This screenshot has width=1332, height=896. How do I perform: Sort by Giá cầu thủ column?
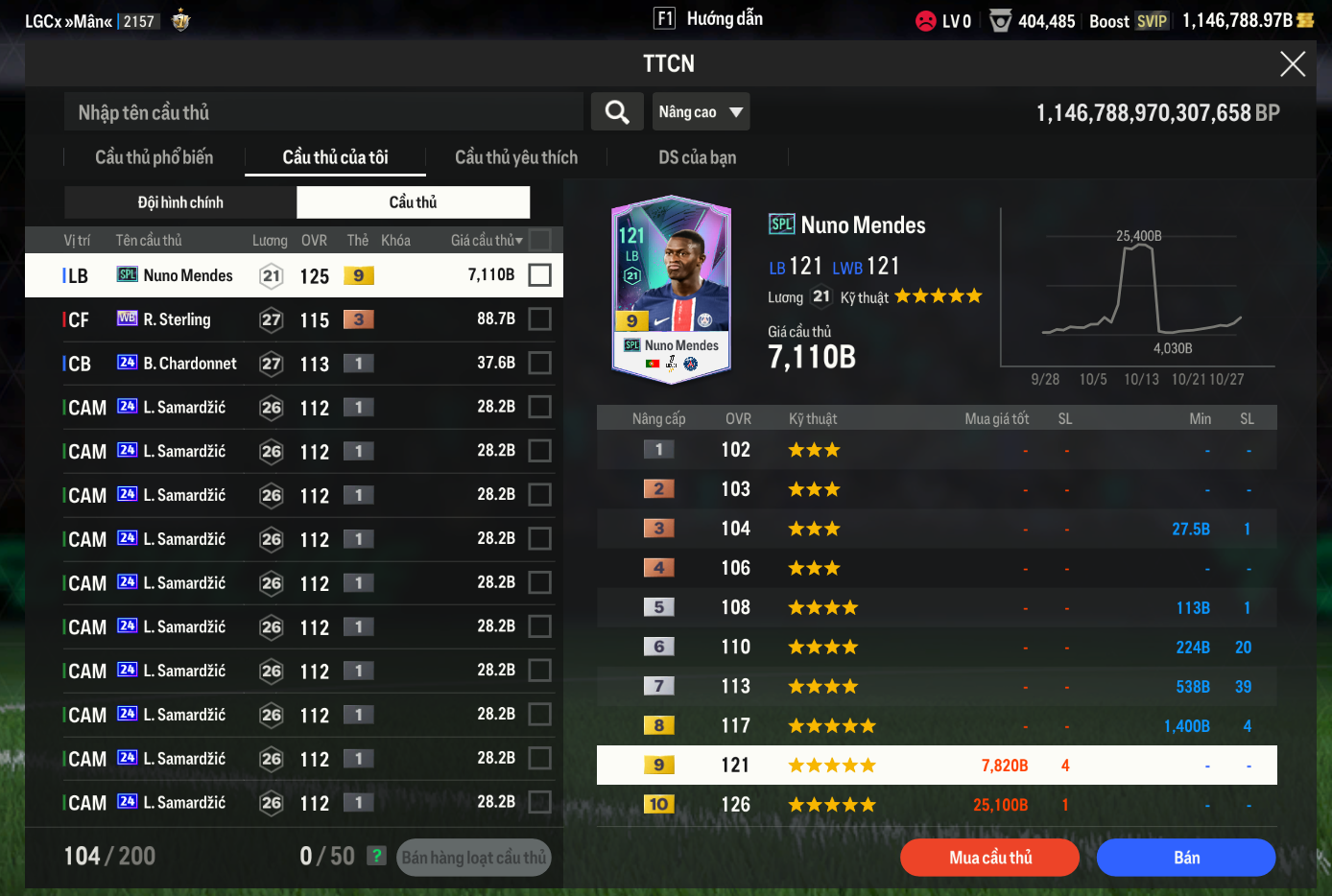click(487, 240)
